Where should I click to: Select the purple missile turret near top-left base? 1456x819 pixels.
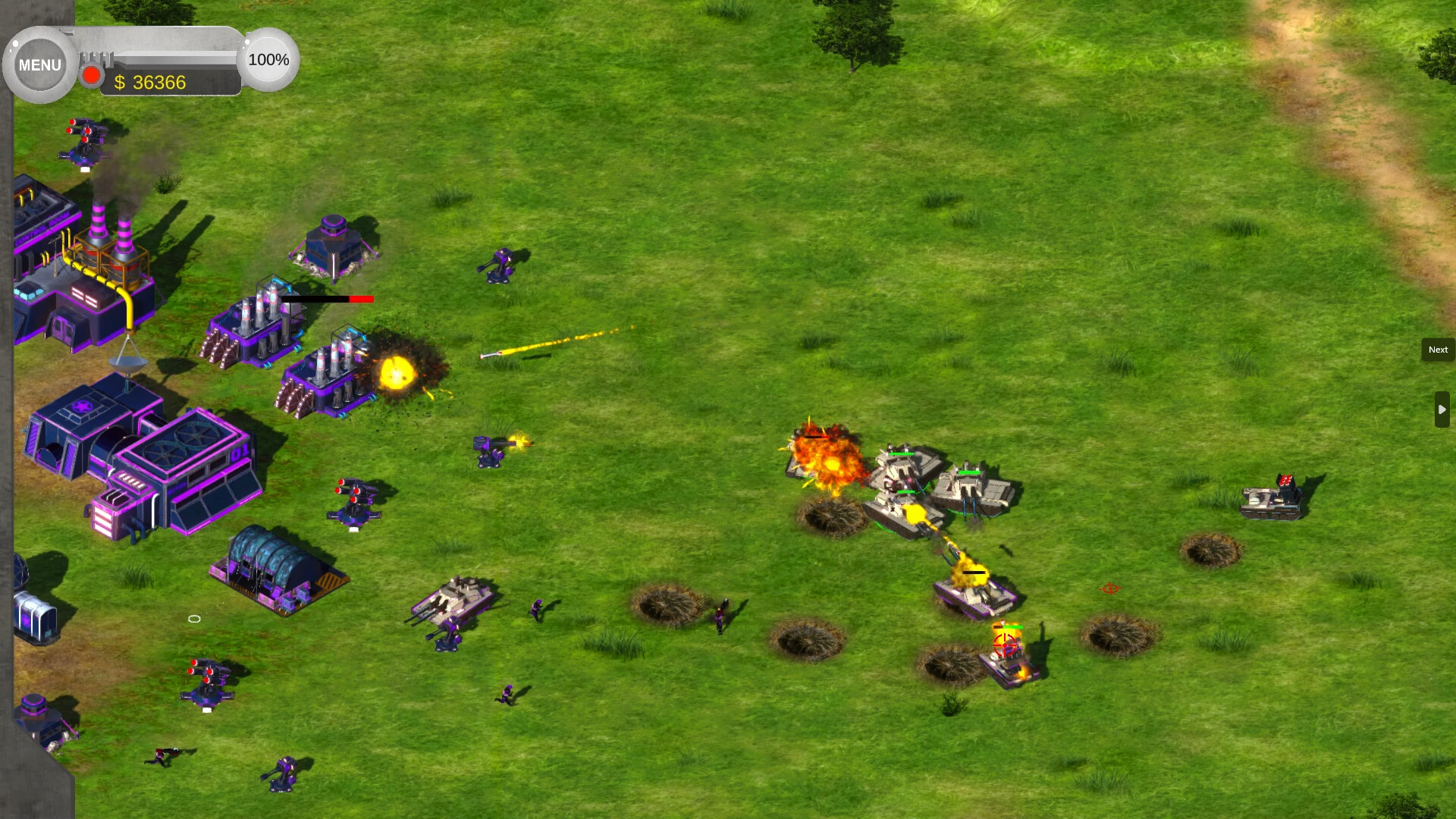click(83, 140)
